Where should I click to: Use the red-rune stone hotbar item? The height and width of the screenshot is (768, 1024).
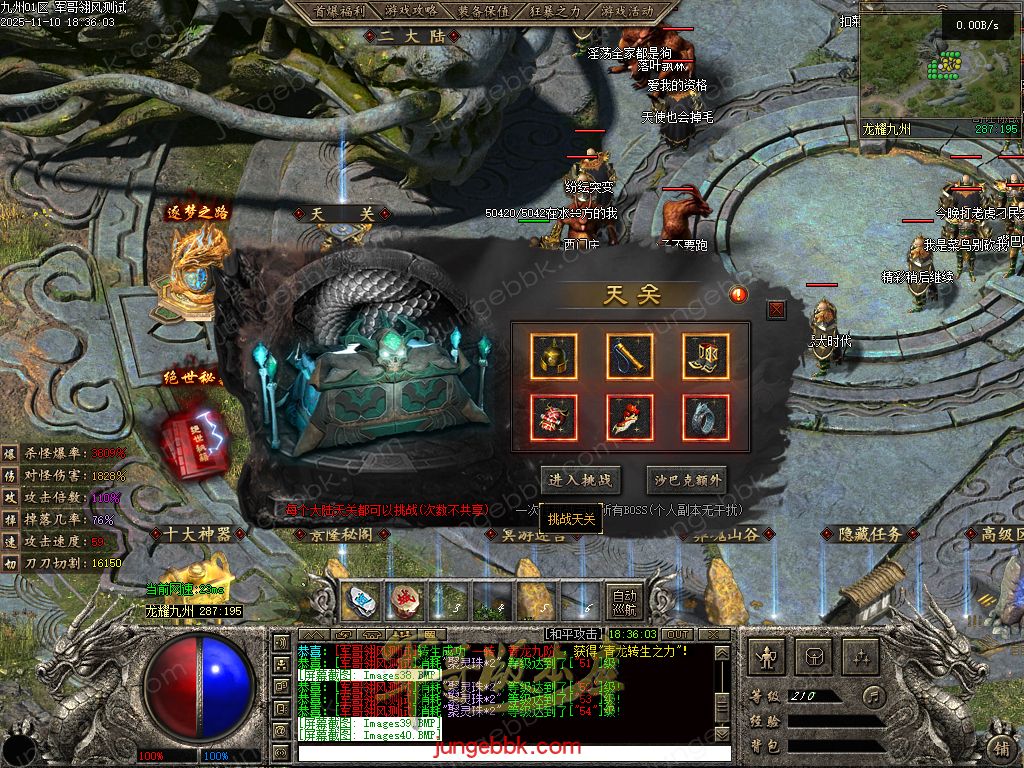tap(404, 600)
